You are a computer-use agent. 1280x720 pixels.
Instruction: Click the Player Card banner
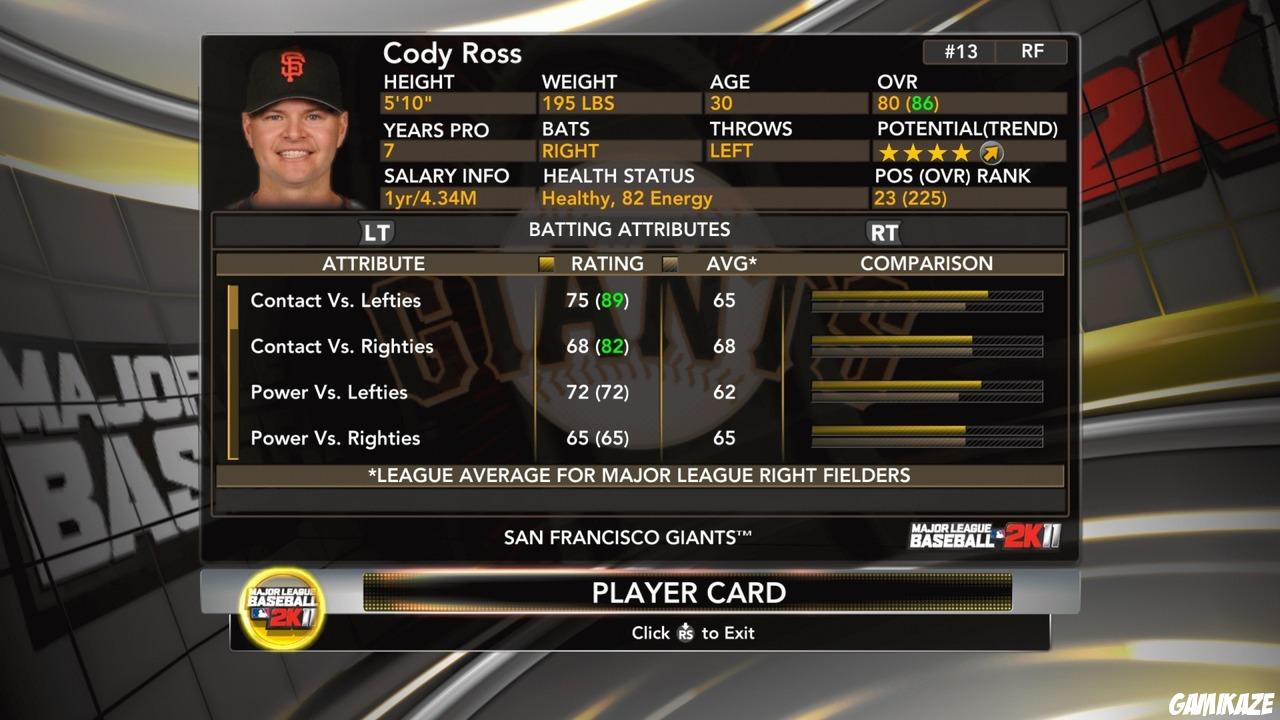[x=689, y=592]
